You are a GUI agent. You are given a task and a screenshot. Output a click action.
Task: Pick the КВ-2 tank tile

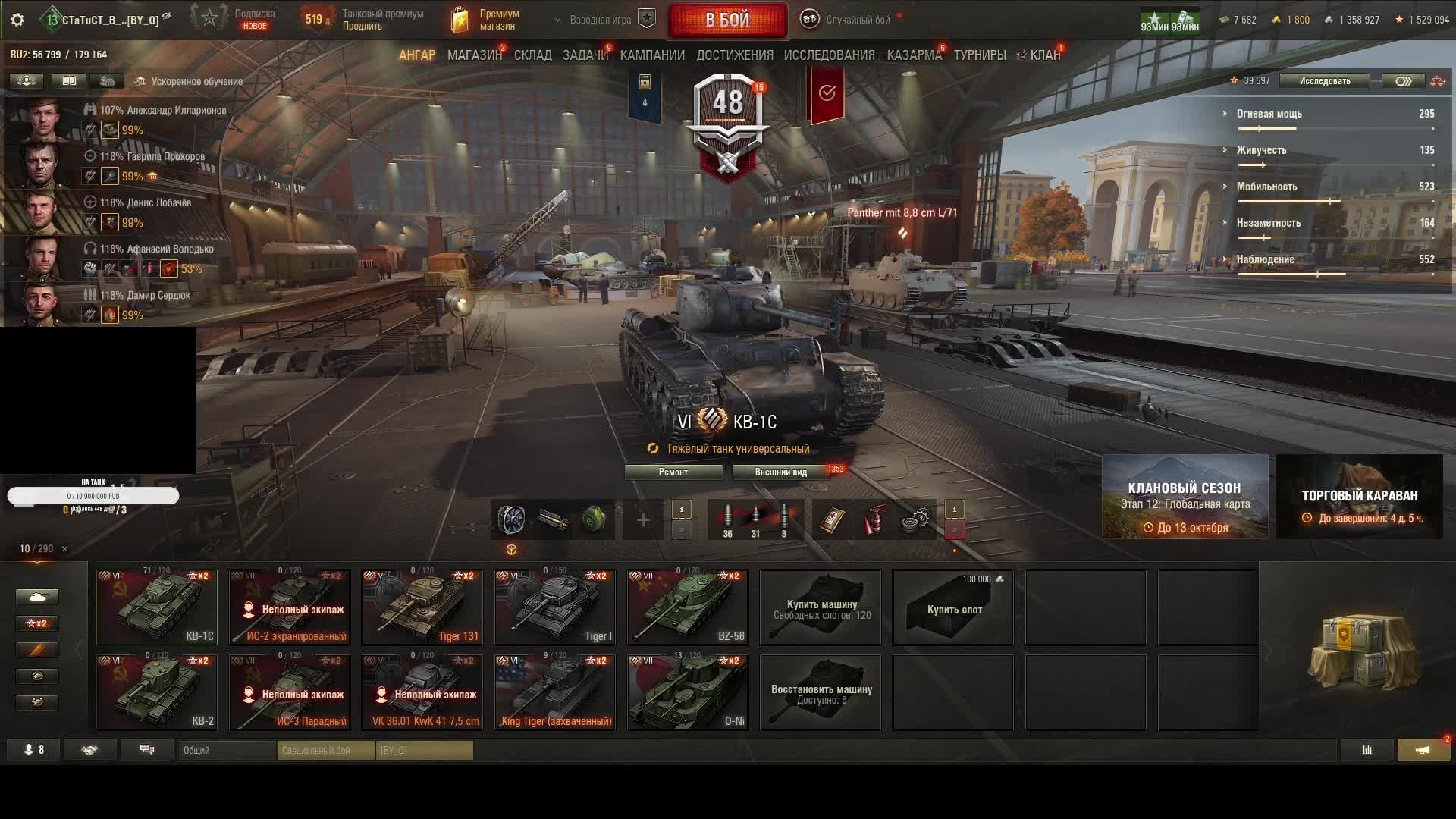point(157,692)
